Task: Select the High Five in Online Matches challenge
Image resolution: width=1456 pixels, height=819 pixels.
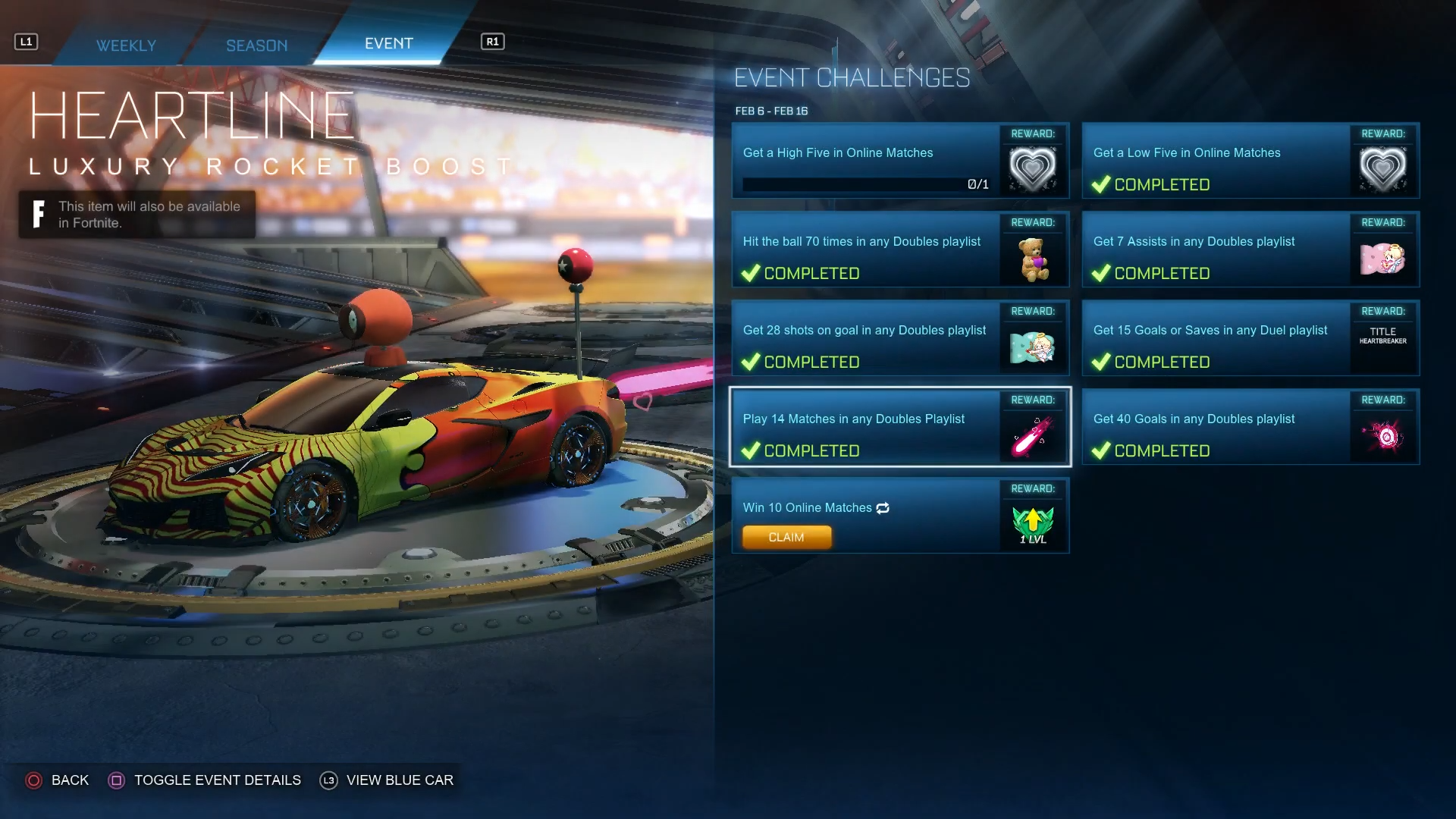Action: click(x=864, y=161)
